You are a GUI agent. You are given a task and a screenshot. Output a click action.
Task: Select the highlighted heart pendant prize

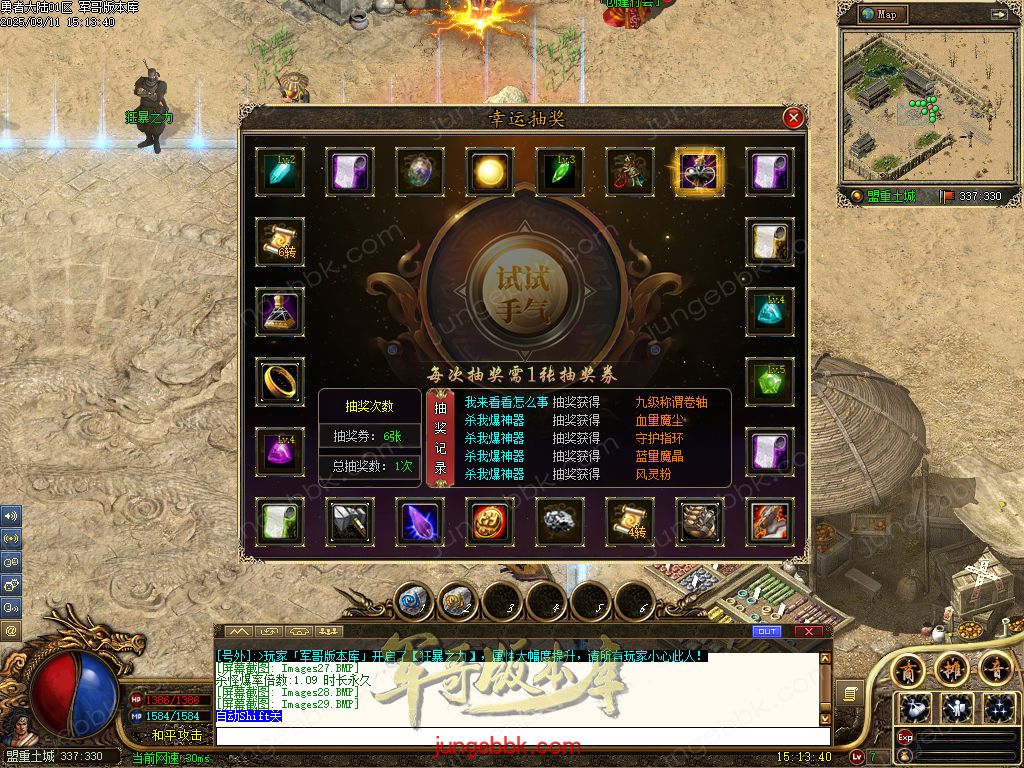700,172
